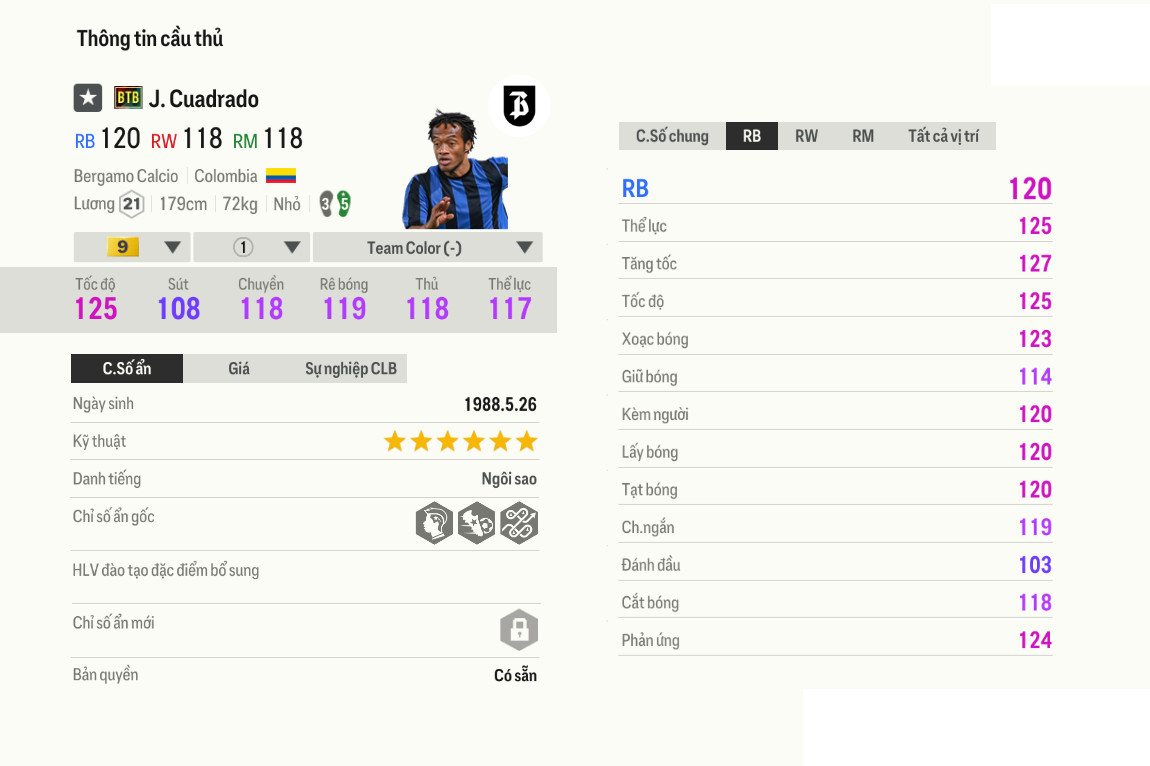Expand the Team Color dropdown
The width and height of the screenshot is (1150, 766).
[x=427, y=247]
